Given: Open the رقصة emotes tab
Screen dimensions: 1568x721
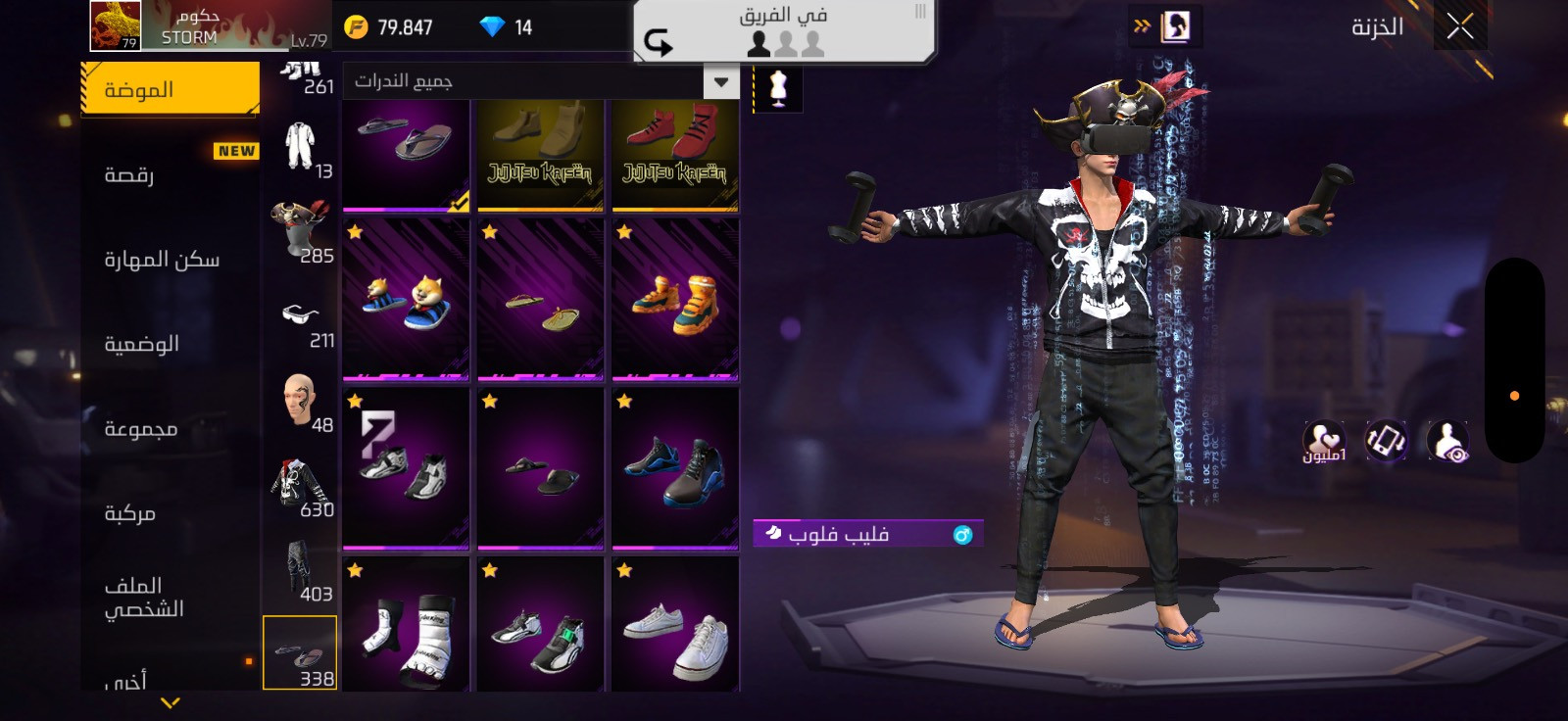Looking at the screenshot, I should [129, 175].
